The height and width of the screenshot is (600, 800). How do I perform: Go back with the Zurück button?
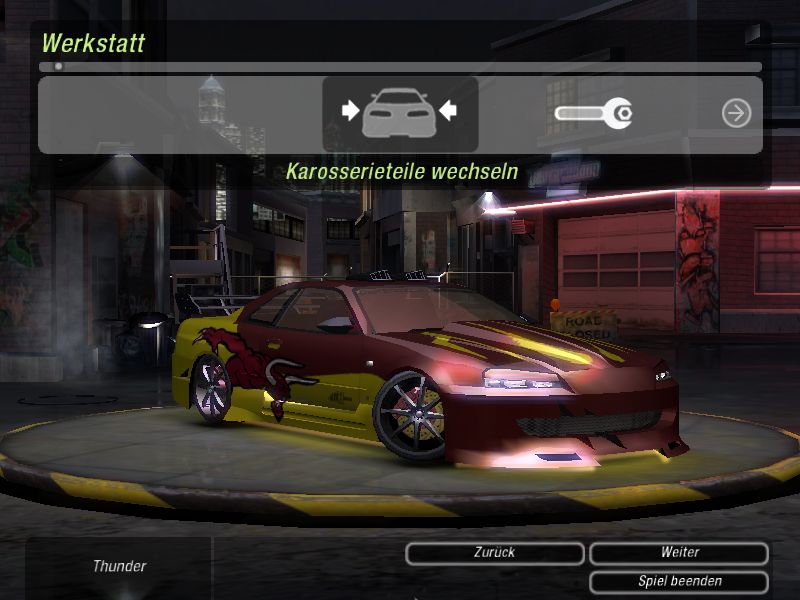point(495,553)
